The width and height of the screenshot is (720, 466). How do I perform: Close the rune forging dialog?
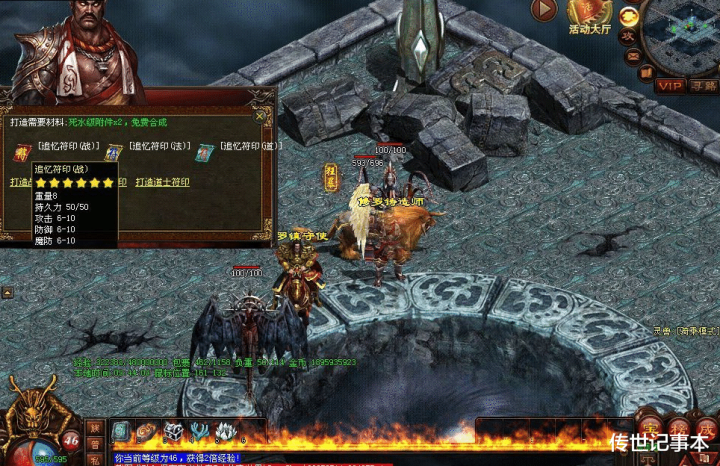click(x=261, y=115)
